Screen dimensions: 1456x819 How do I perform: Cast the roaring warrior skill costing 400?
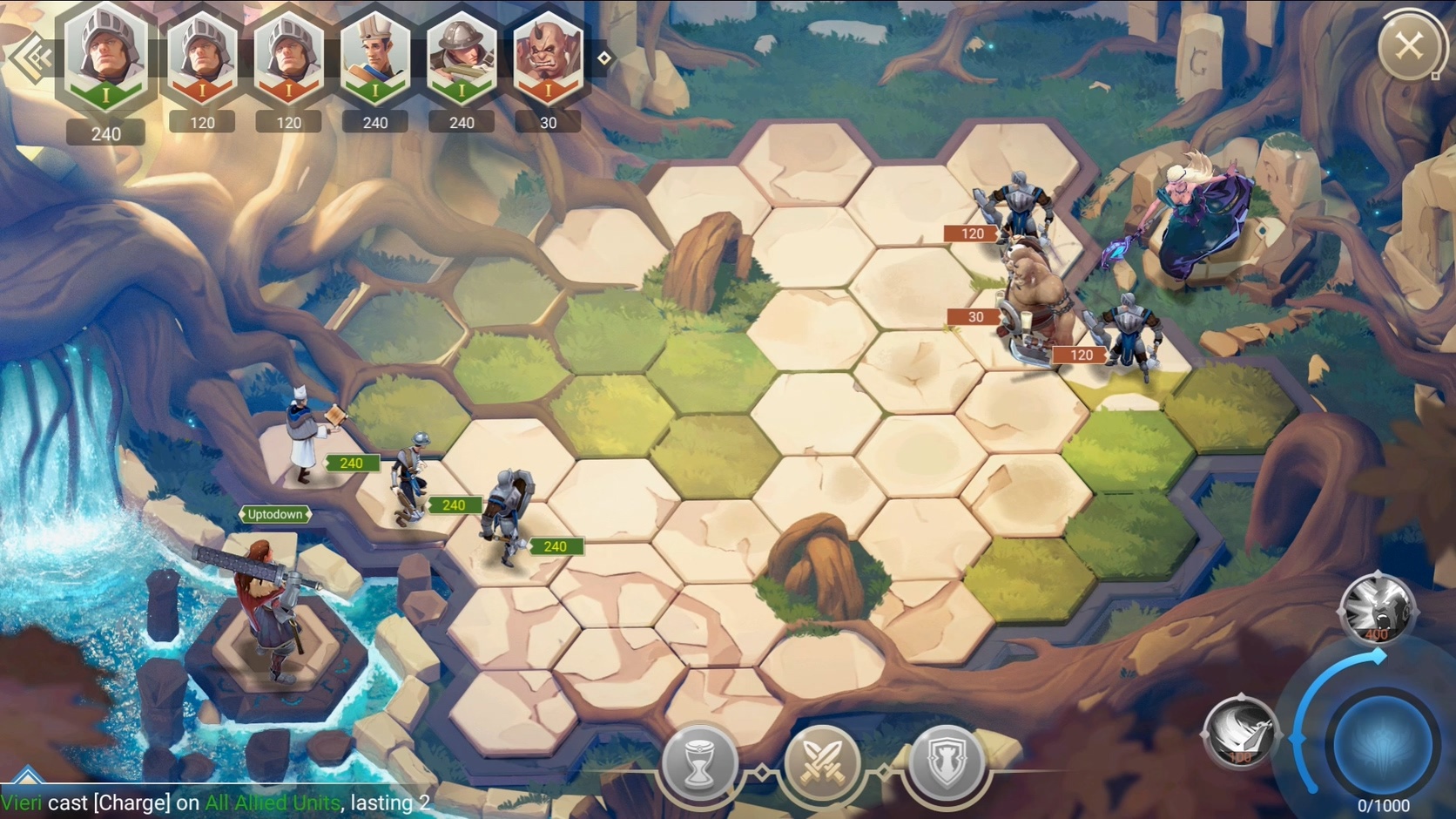click(1377, 608)
